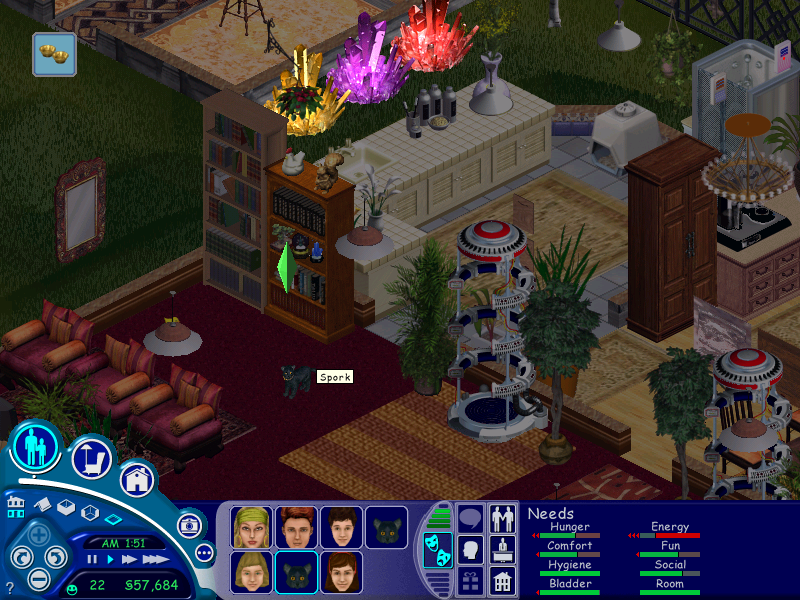Zoom out the camera with minus button
Screen dimensions: 800x600
(x=38, y=578)
